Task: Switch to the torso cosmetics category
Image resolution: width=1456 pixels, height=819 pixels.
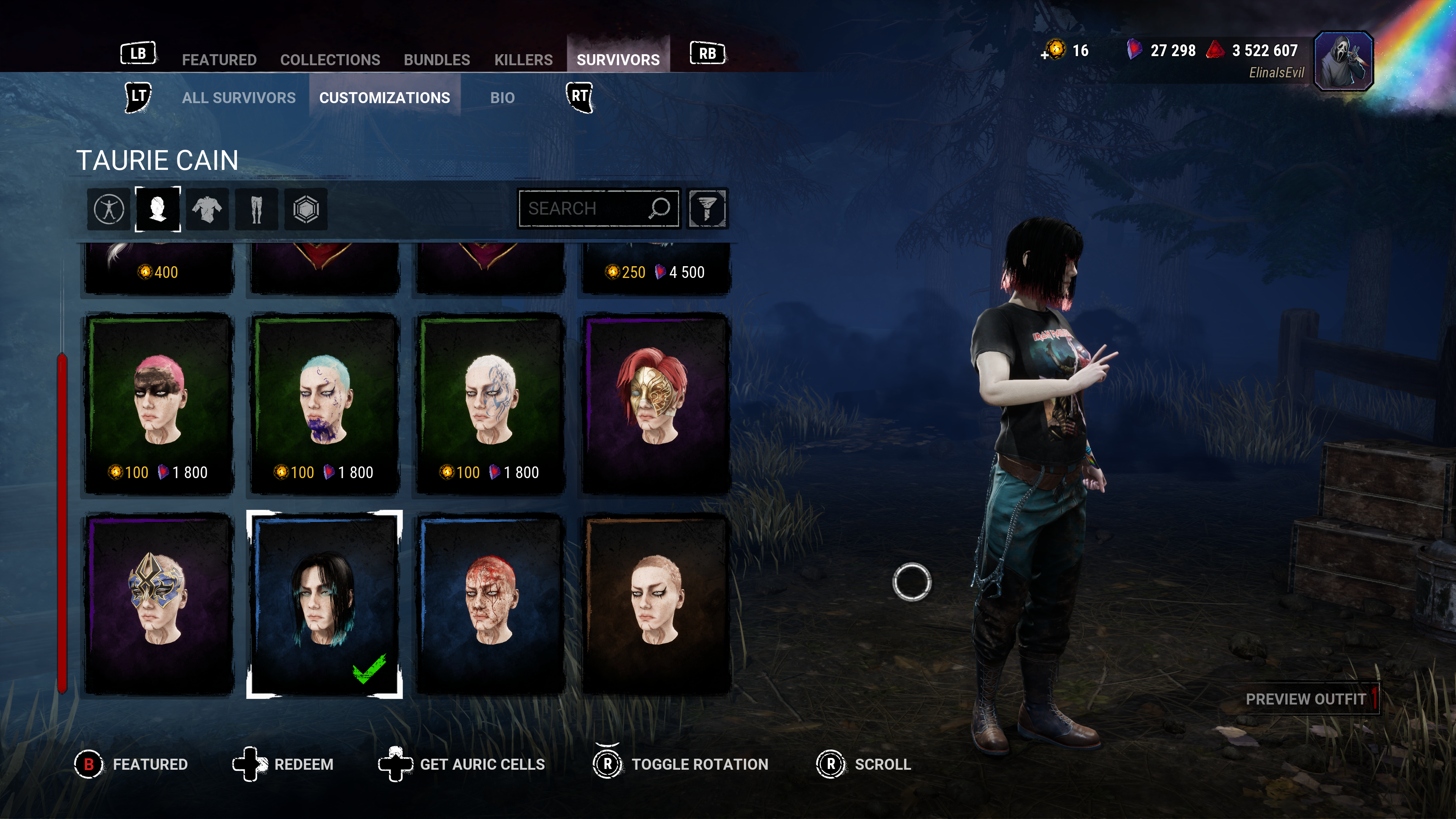Action: [x=207, y=209]
